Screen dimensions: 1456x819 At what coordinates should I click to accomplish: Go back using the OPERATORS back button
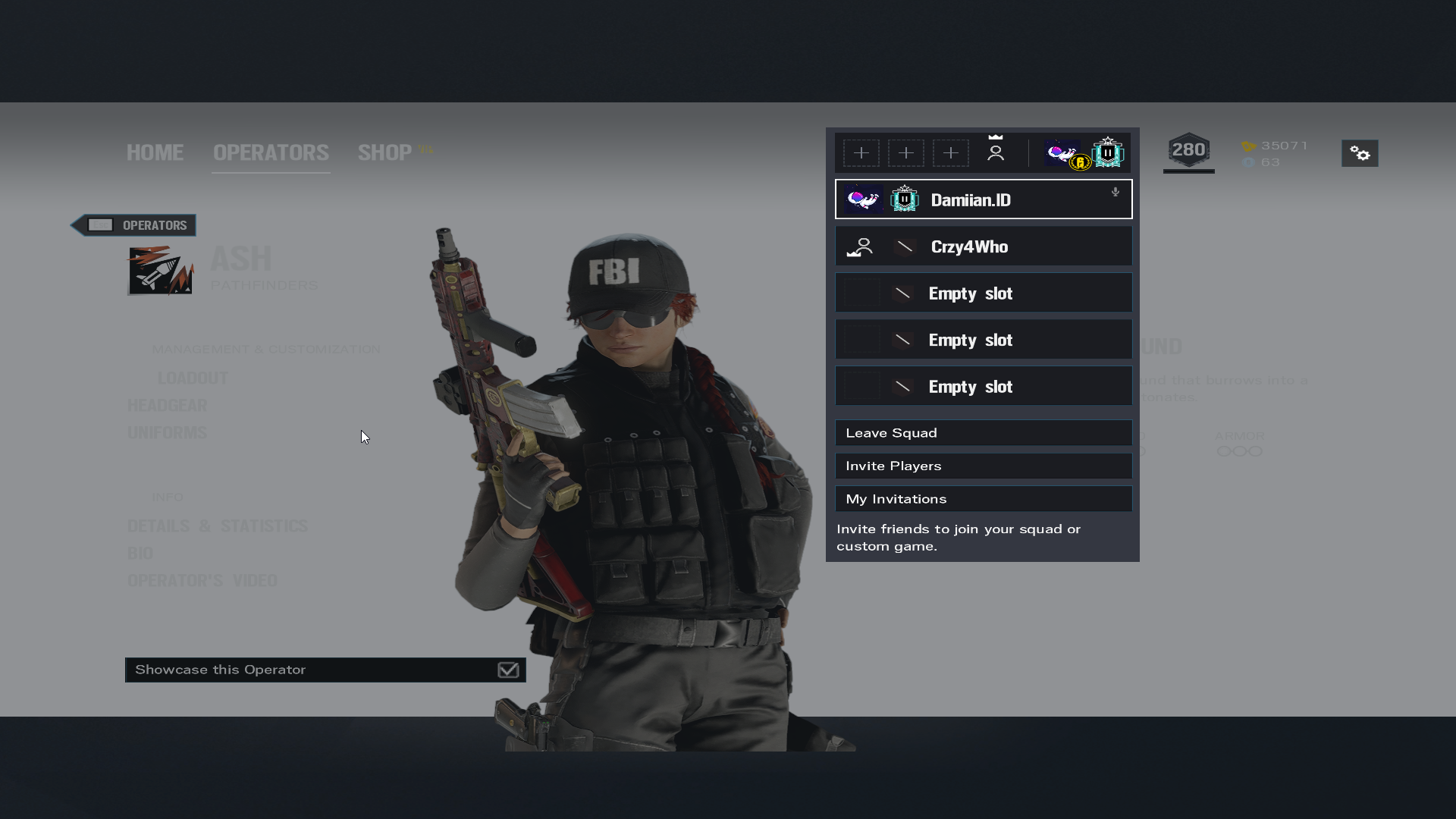(x=133, y=225)
